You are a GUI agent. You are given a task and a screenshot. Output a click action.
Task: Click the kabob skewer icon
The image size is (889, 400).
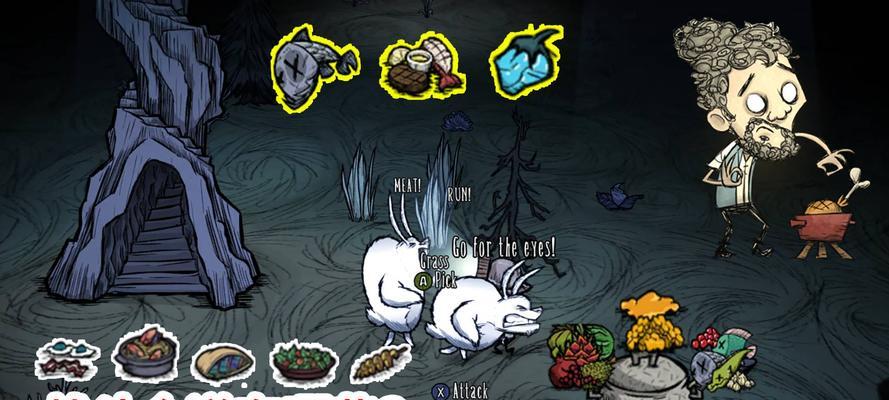pyautogui.click(x=379, y=360)
